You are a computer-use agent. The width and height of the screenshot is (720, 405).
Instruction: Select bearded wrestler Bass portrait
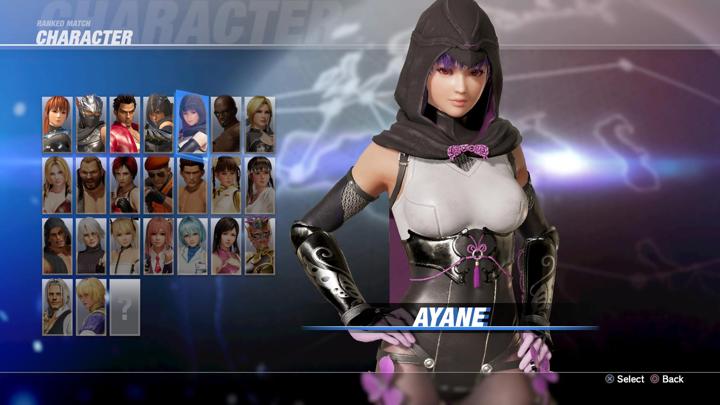coord(91,185)
